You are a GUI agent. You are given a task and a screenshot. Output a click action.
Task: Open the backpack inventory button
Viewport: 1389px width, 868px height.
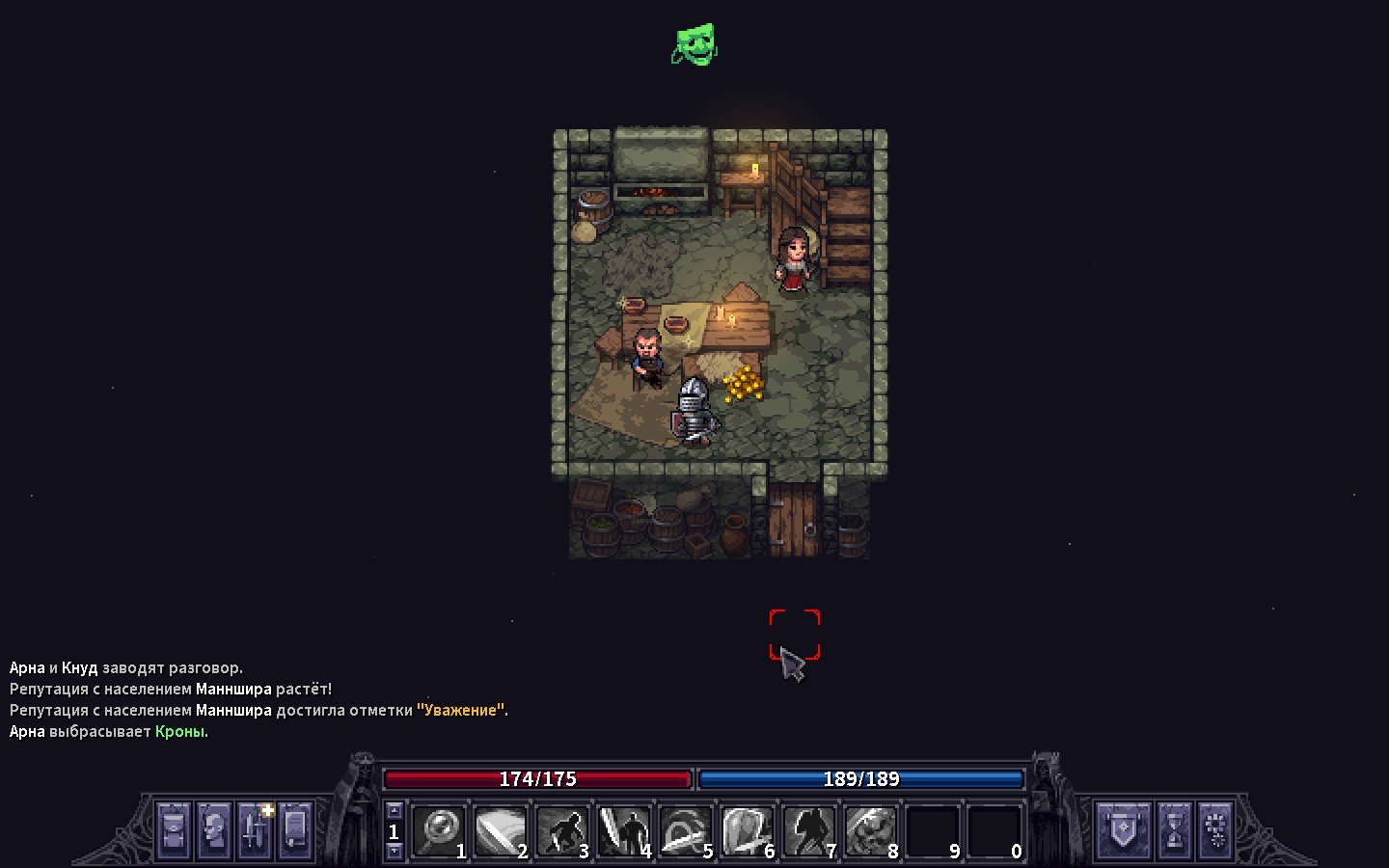pyautogui.click(x=174, y=829)
